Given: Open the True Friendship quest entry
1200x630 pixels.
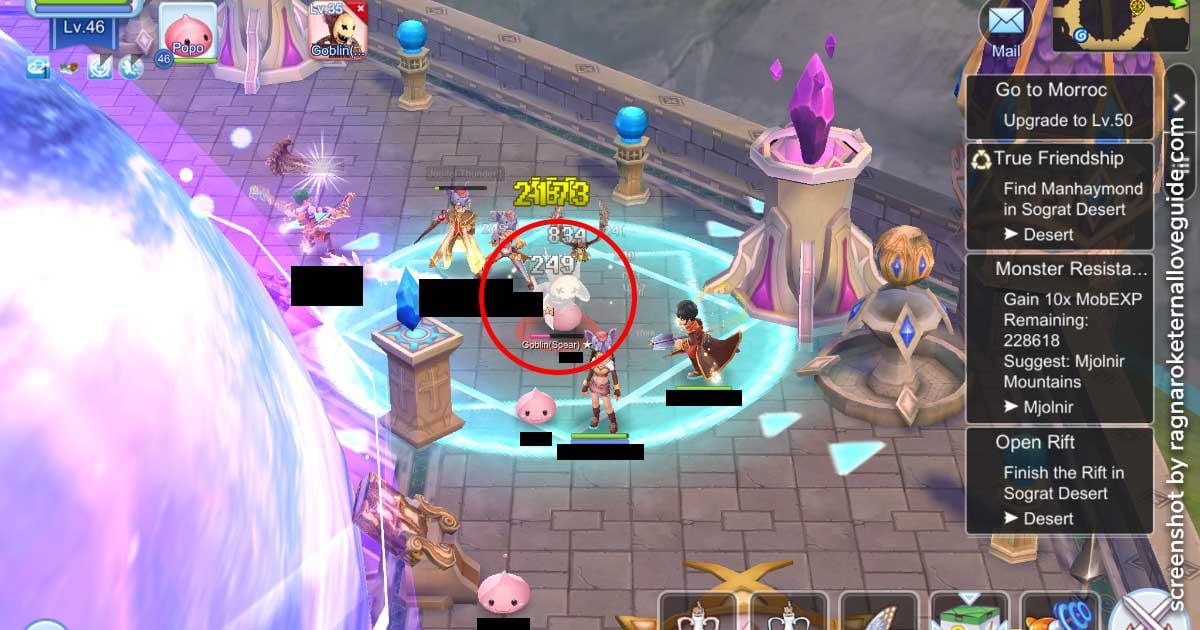Looking at the screenshot, I should tap(1059, 196).
